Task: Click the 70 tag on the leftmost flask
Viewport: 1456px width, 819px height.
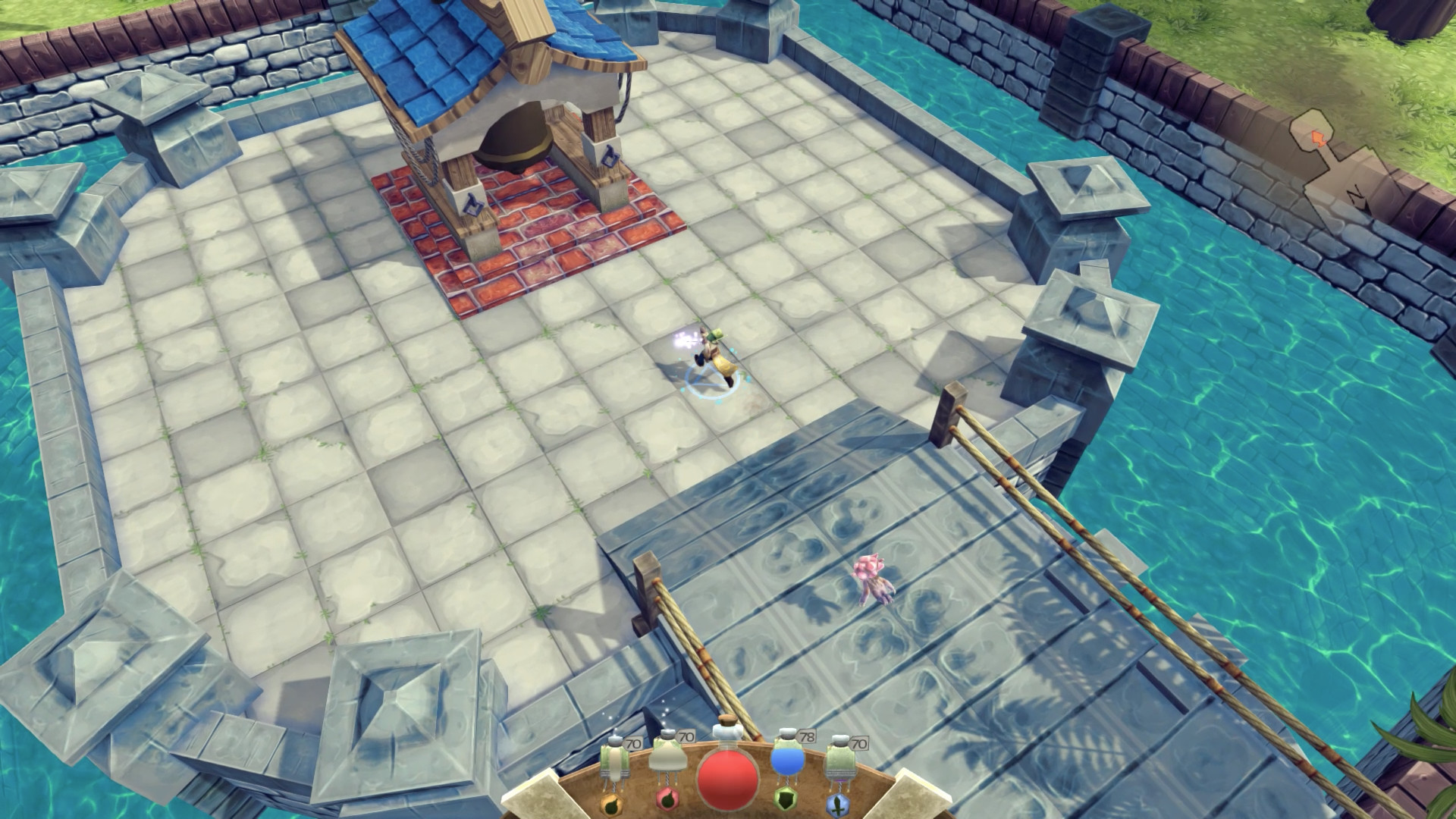Action: pyautogui.click(x=633, y=742)
